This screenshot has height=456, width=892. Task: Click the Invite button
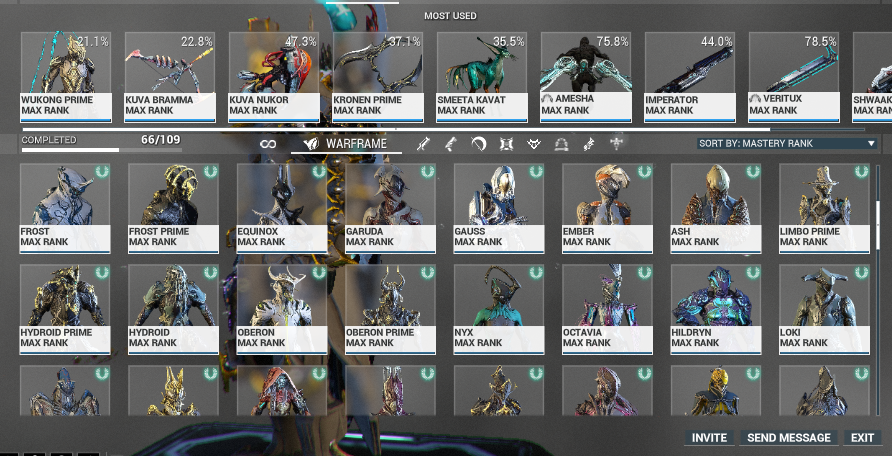(709, 438)
